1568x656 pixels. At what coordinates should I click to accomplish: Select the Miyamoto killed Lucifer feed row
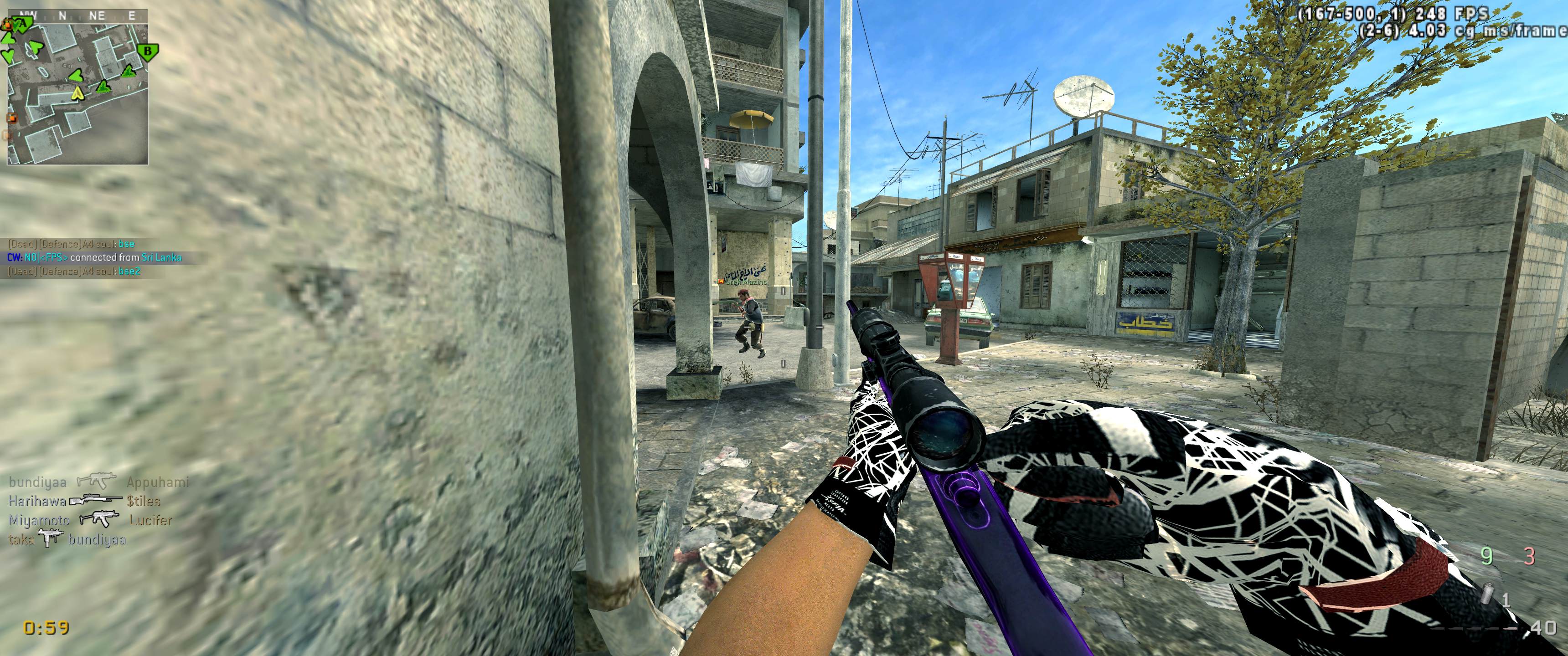pos(90,520)
